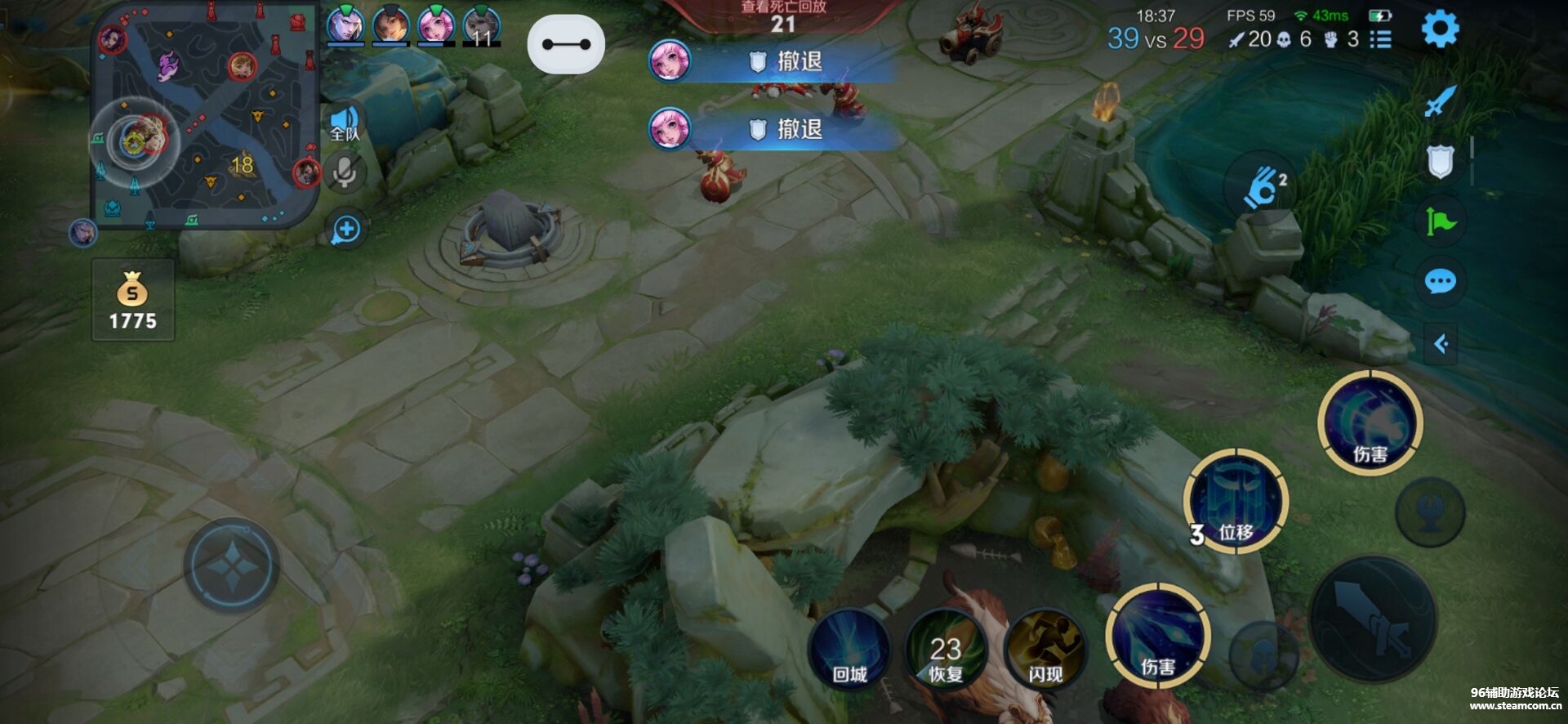
Task: Send the attack signal sword icon
Action: 1440,101
